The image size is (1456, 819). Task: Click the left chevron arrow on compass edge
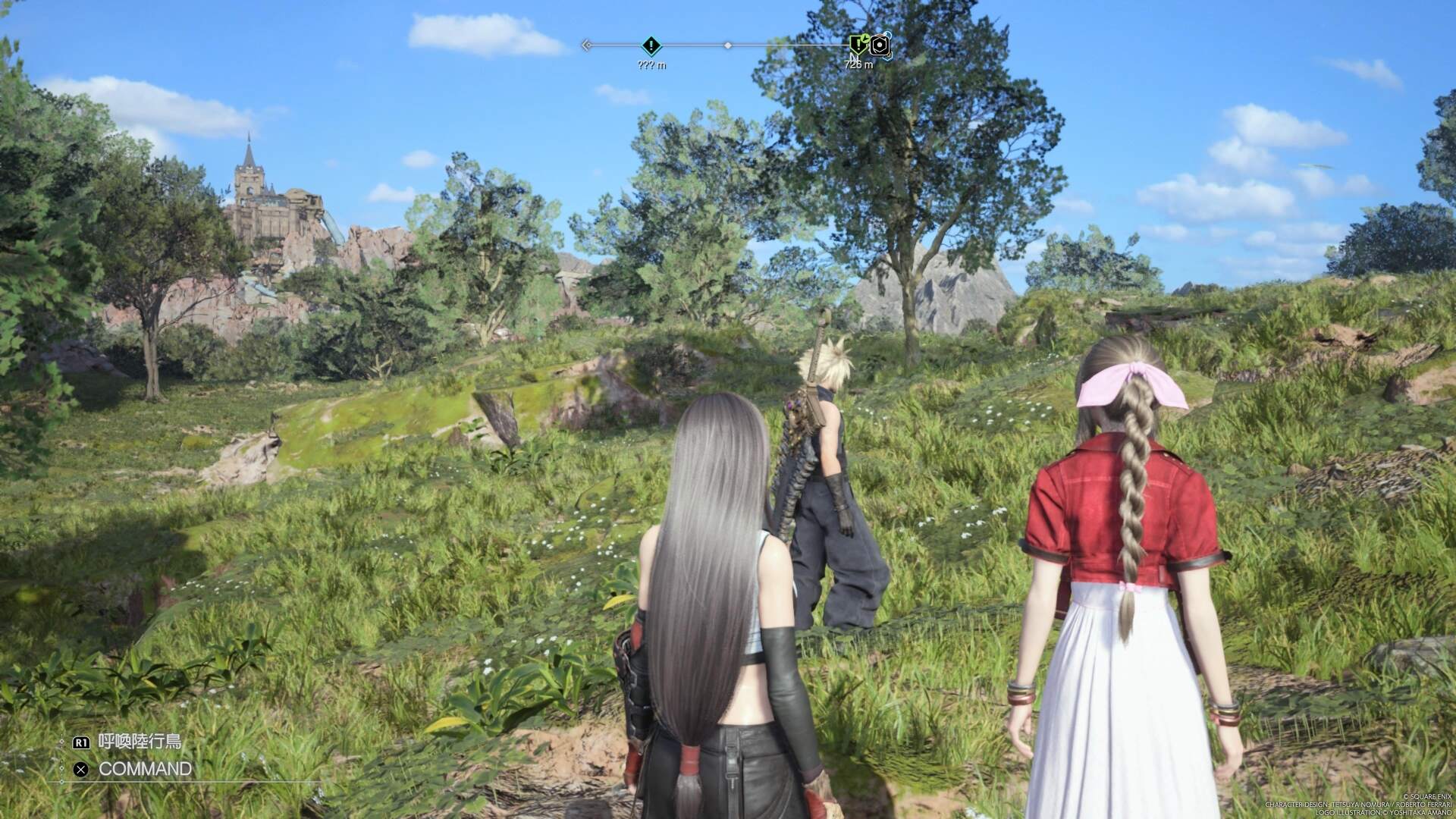586,45
